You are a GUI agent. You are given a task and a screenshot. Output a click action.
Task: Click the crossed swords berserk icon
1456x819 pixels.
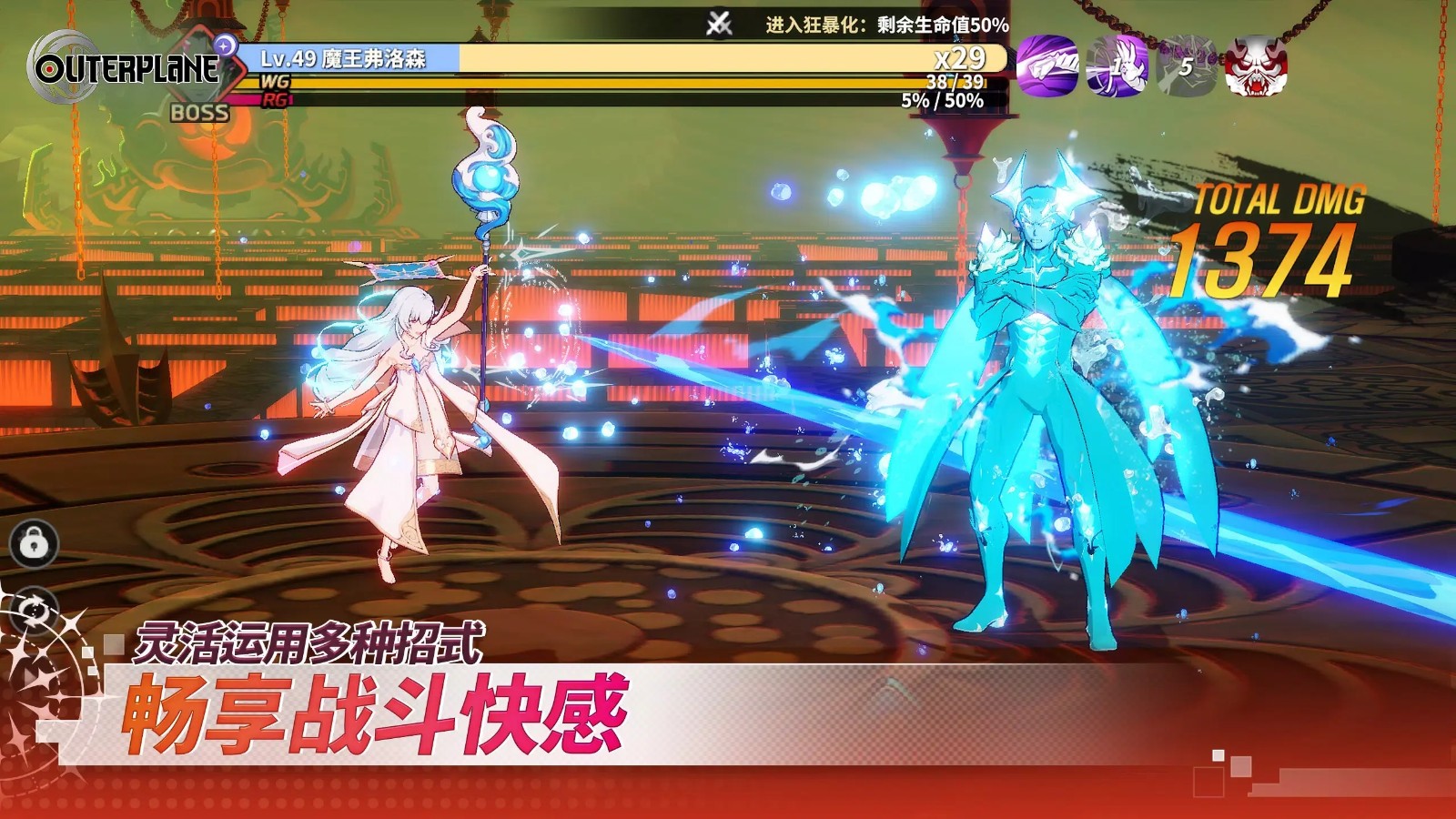[x=718, y=25]
